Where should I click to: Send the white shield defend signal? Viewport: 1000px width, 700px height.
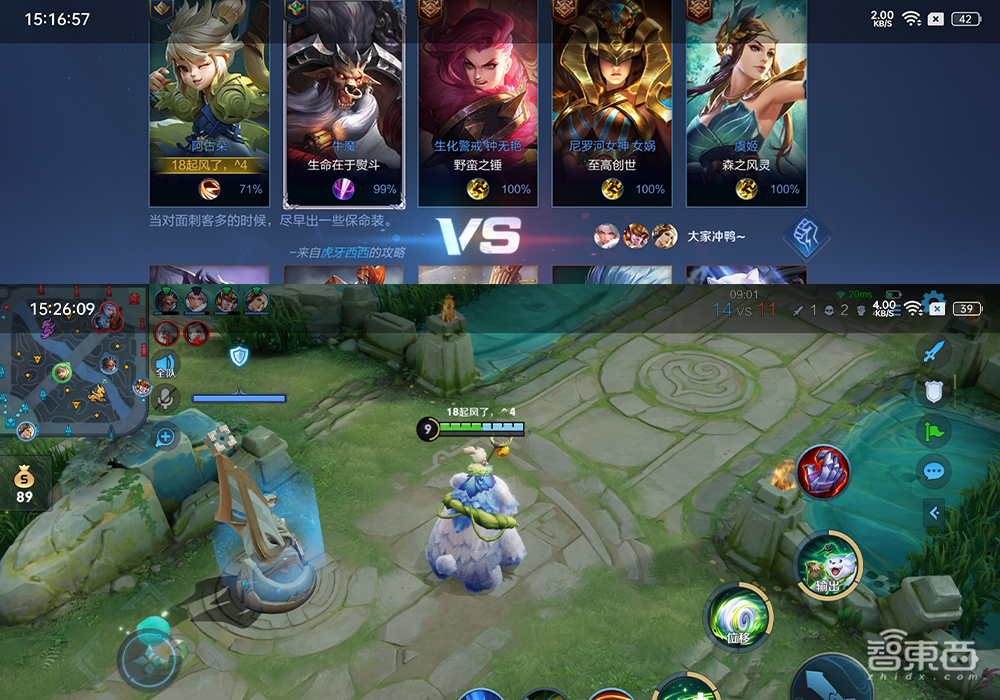point(934,392)
